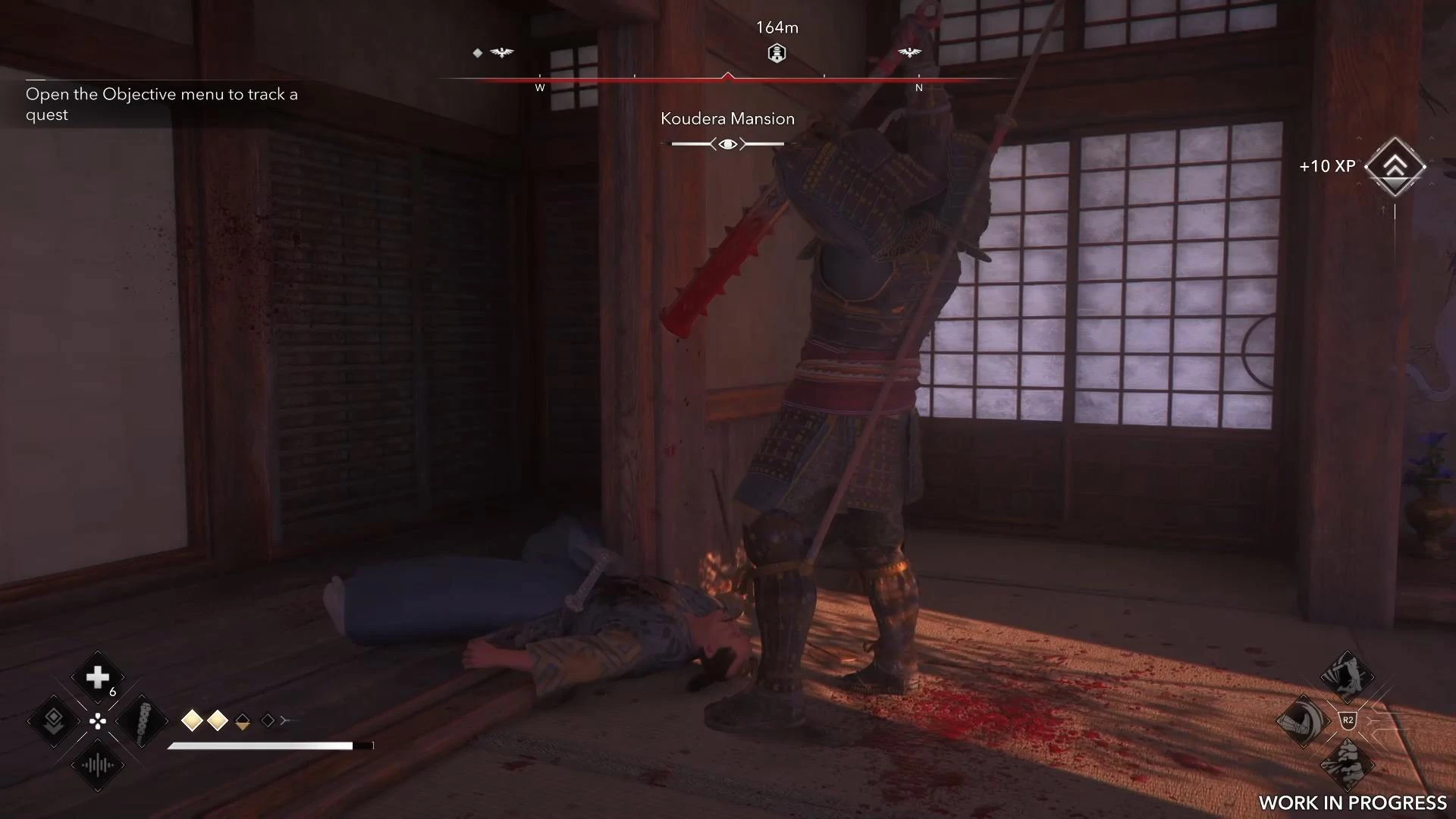The image size is (1456, 819).
Task: Select the healing medicine icon showing 6 charges
Action: pos(97,676)
